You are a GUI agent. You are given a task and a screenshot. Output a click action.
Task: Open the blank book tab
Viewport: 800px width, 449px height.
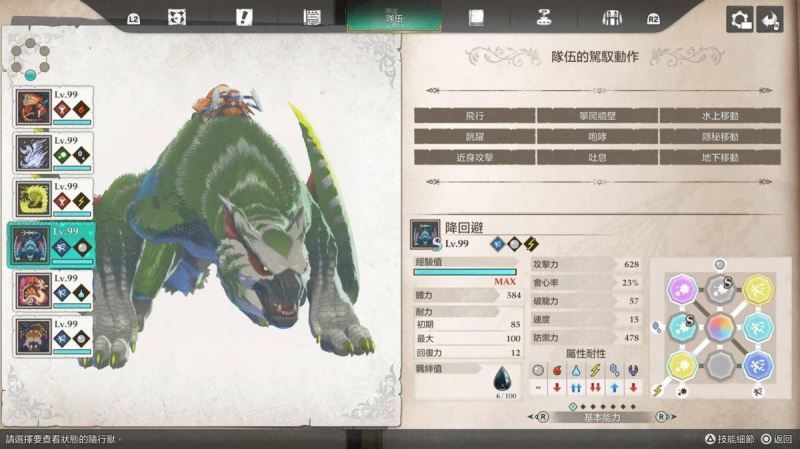(477, 17)
